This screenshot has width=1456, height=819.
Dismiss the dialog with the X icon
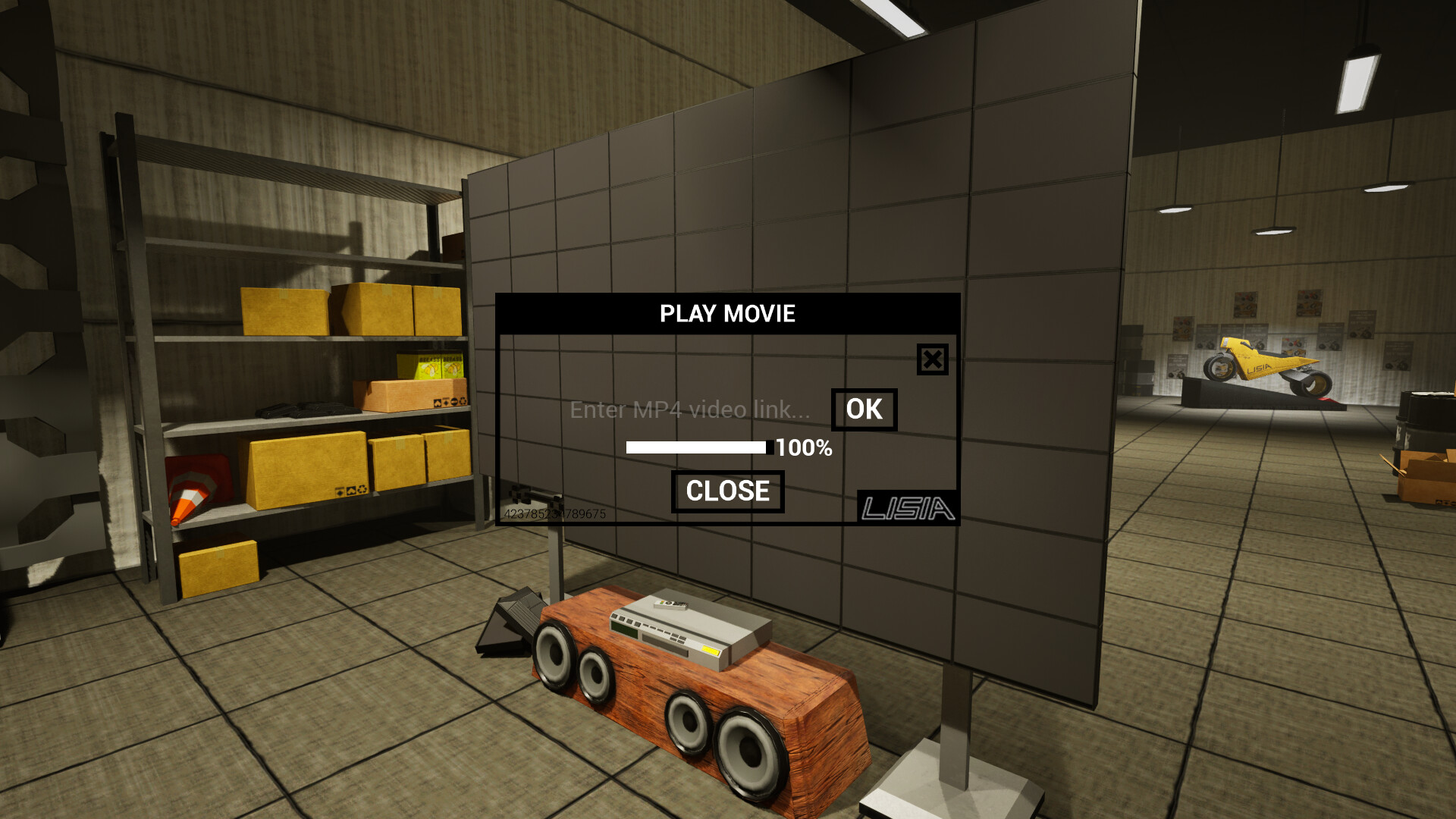931,359
